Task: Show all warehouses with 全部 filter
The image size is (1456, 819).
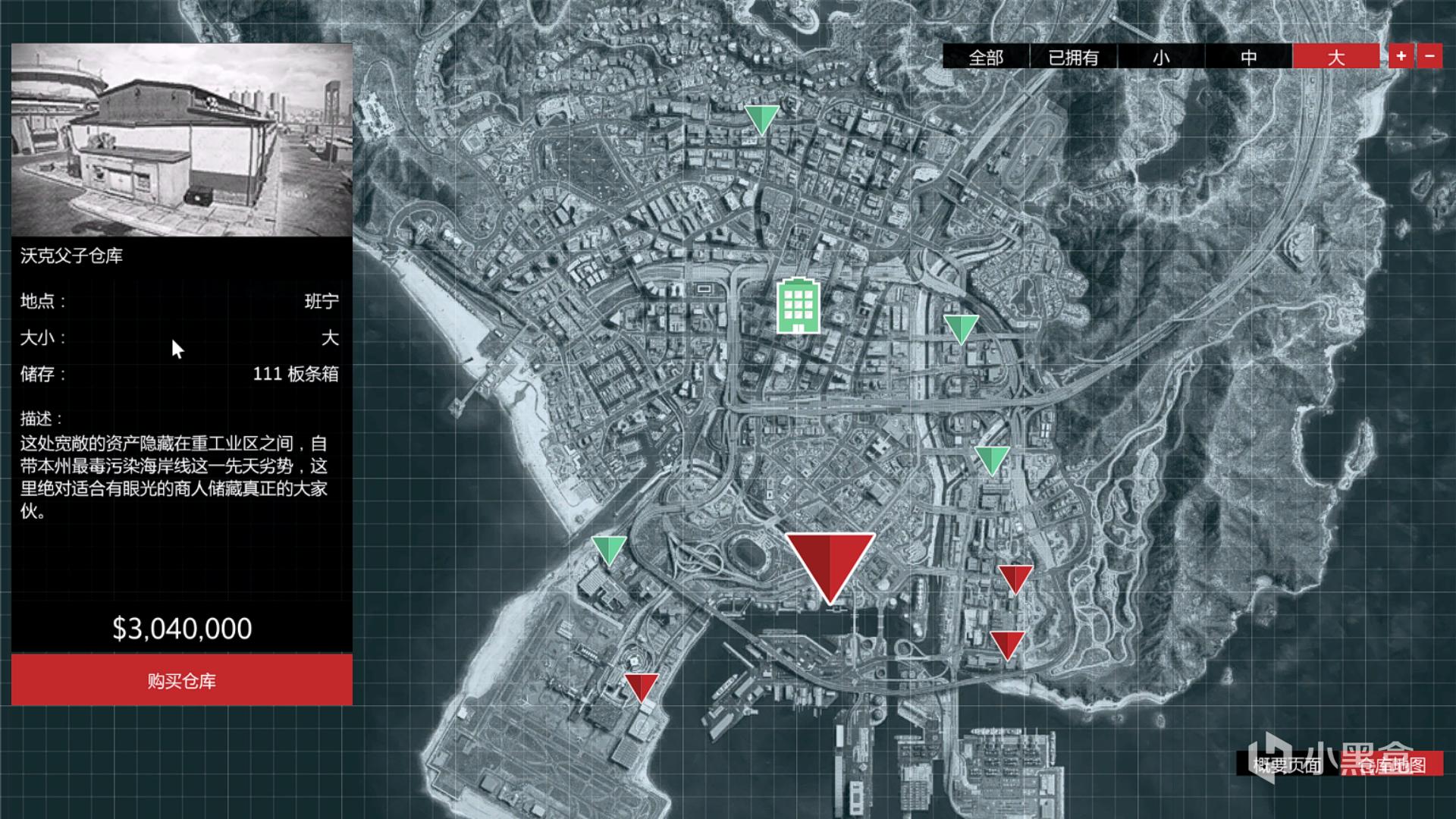Action: coord(986,57)
